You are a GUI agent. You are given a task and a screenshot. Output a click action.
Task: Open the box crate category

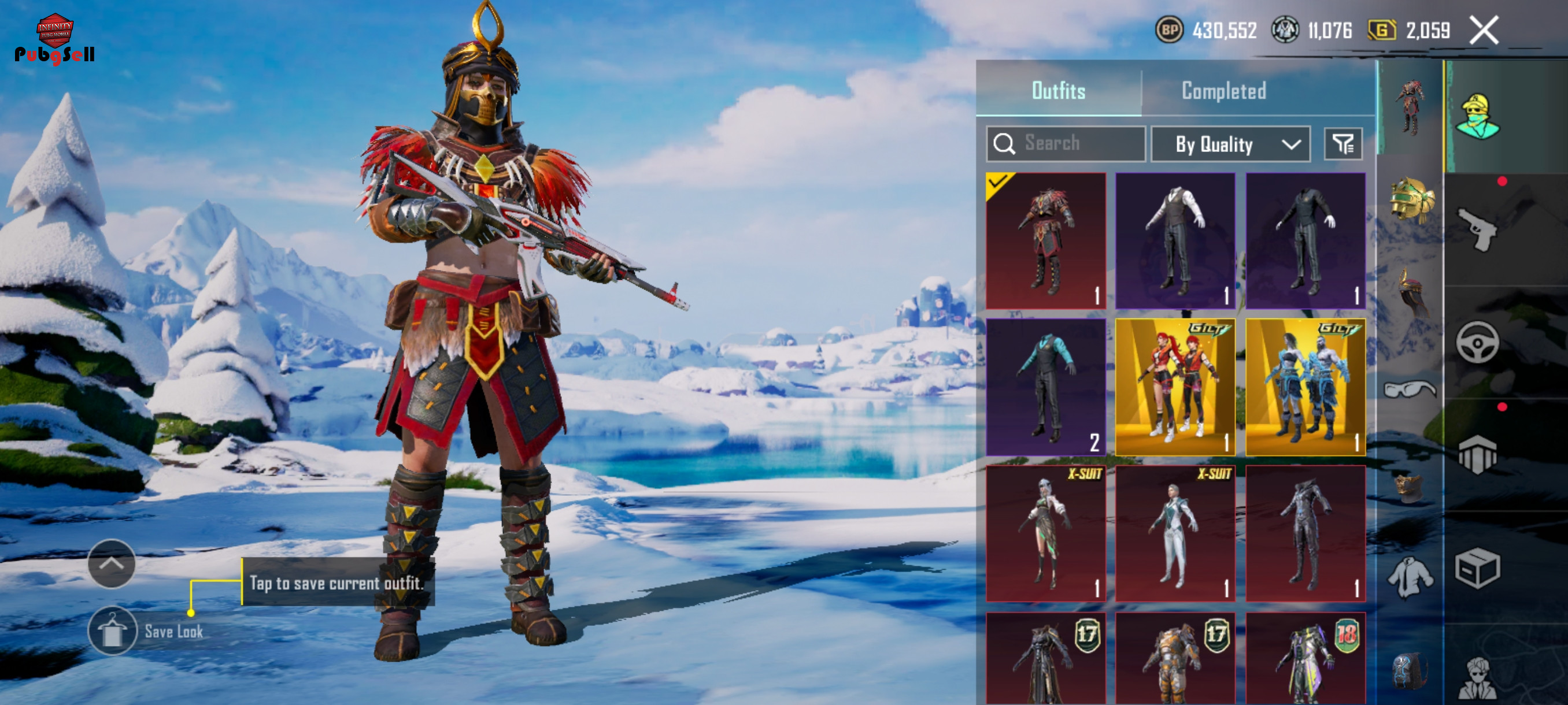click(1478, 569)
